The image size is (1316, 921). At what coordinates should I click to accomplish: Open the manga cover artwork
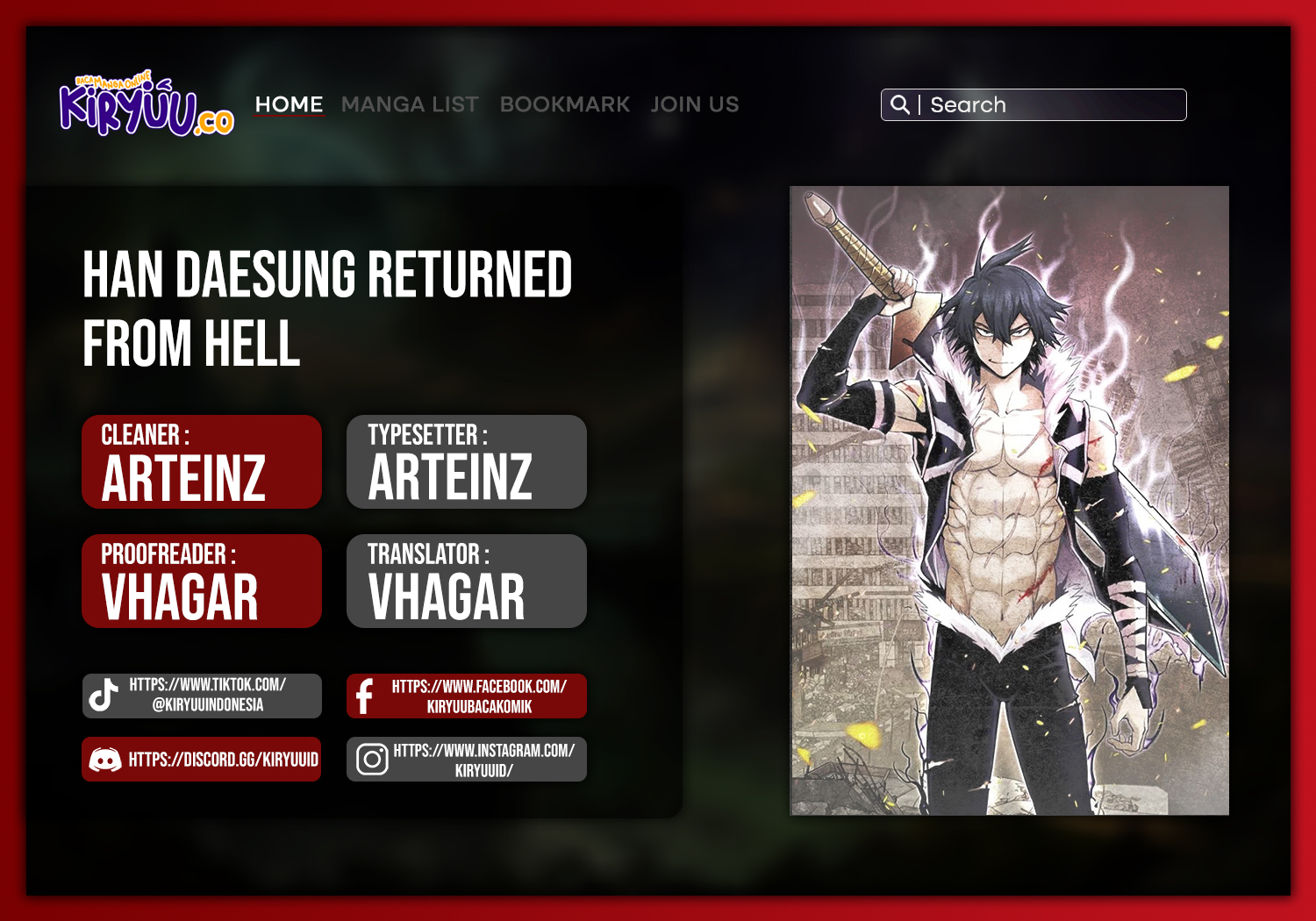1009,500
